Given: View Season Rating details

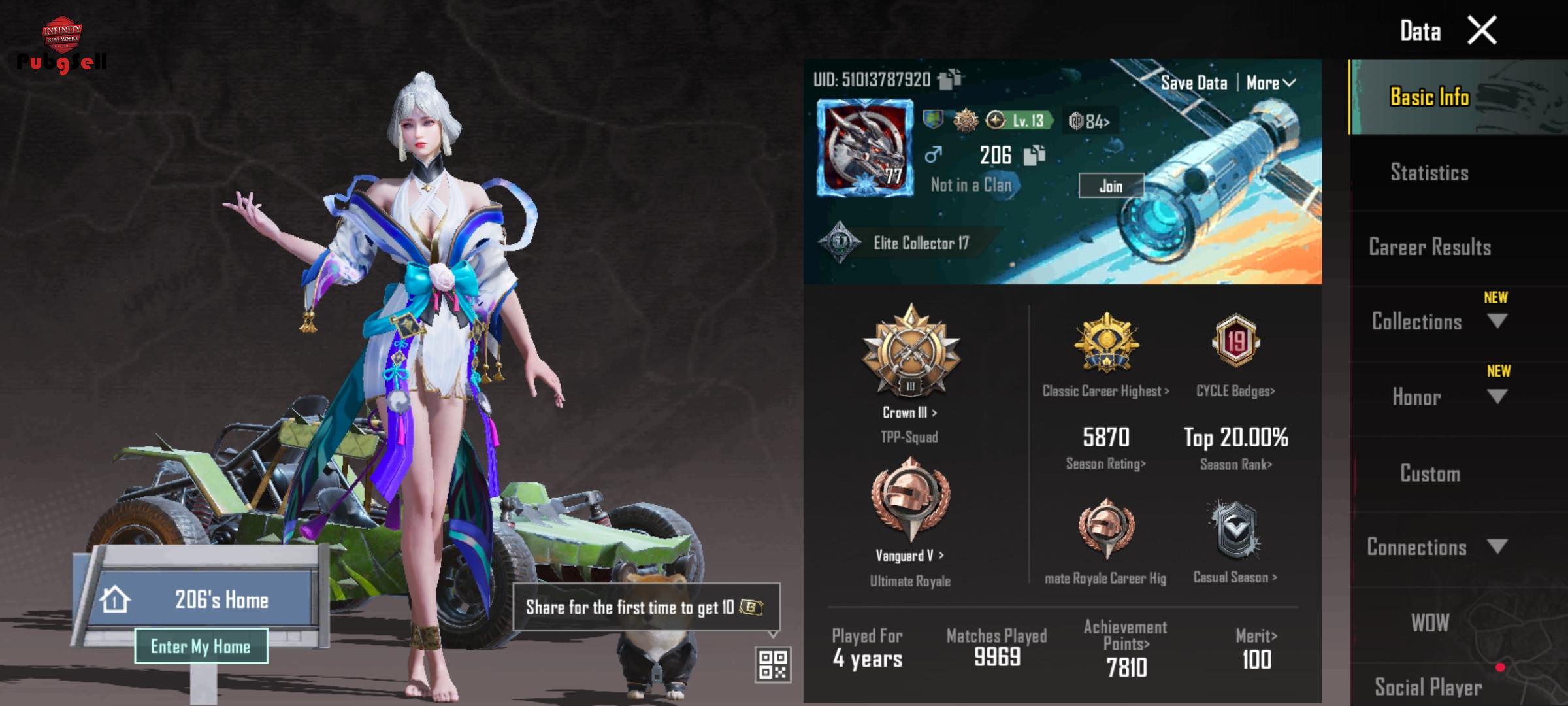Looking at the screenshot, I should 1105,463.
